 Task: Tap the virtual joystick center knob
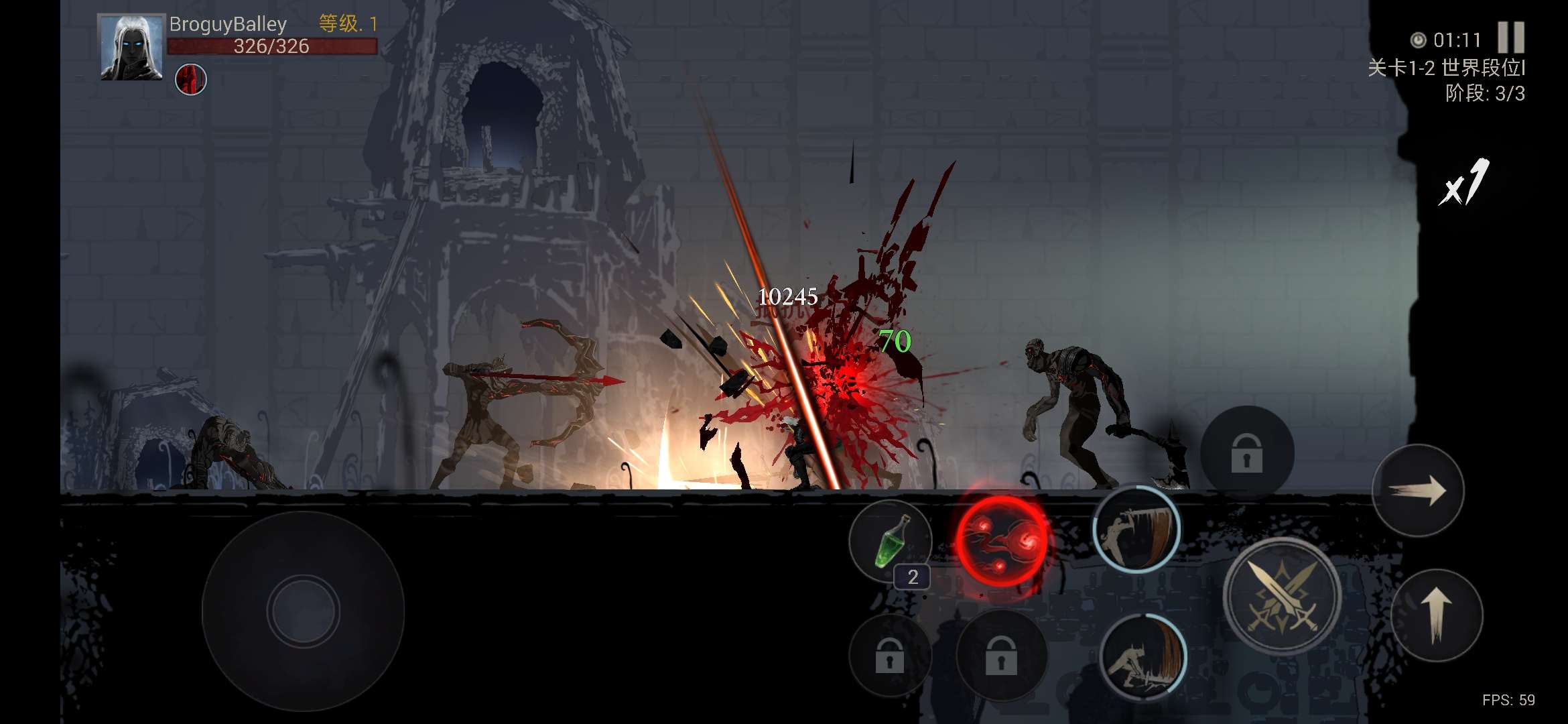tap(303, 611)
